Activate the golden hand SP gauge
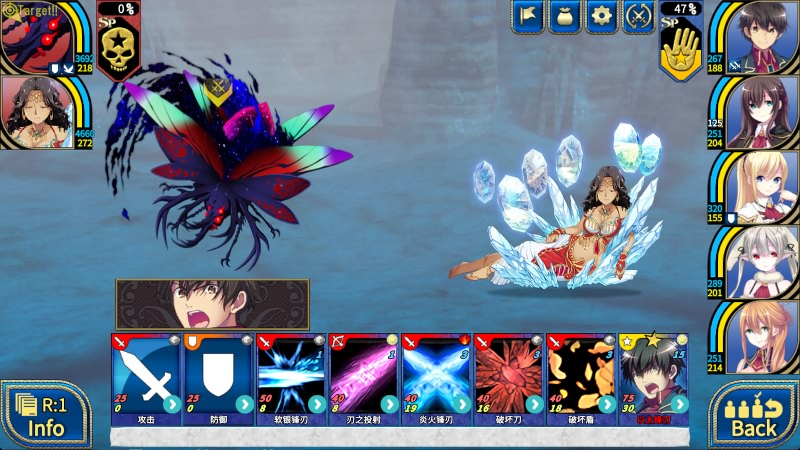 coord(680,50)
